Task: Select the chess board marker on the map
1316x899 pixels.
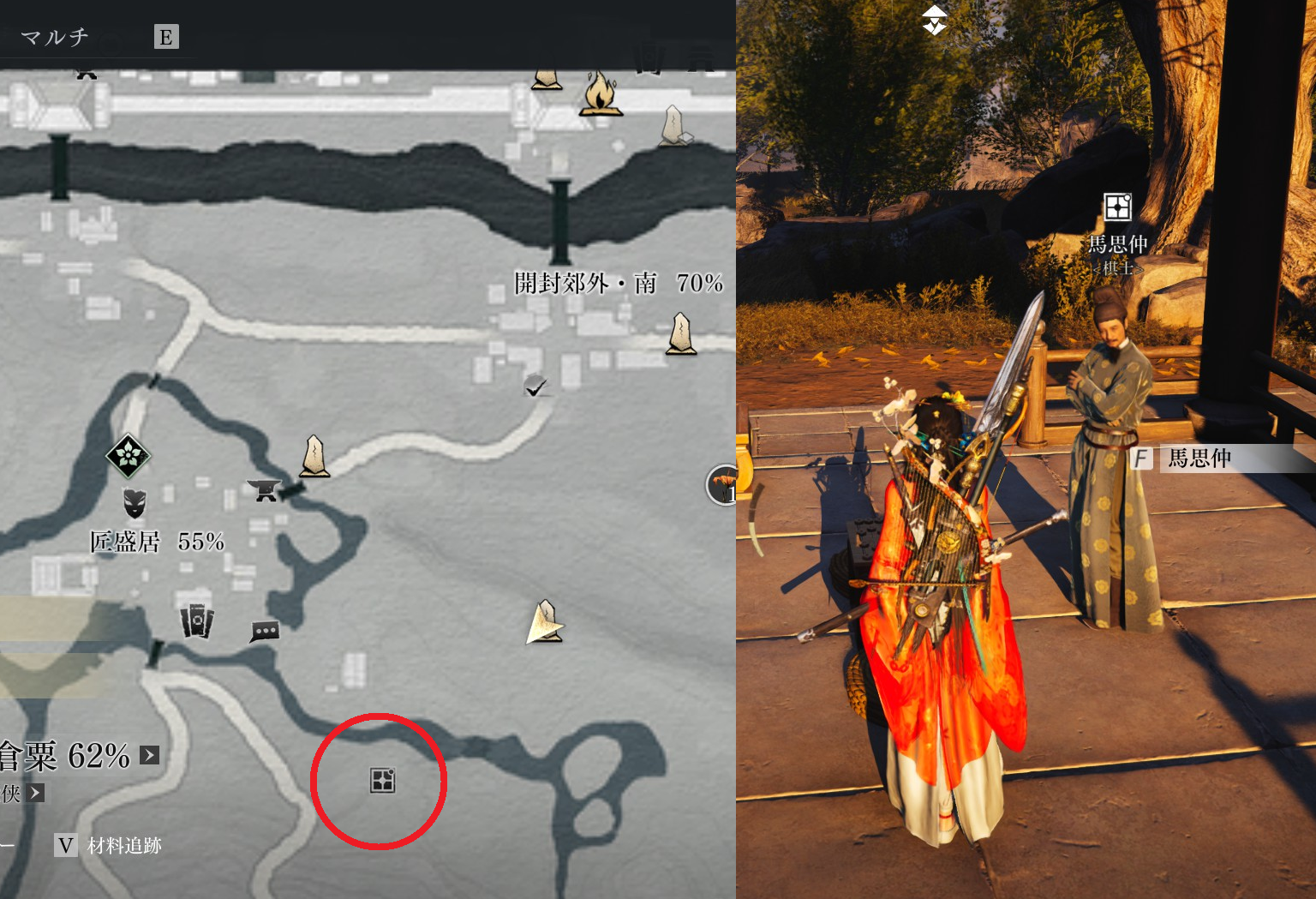Action: tap(382, 780)
